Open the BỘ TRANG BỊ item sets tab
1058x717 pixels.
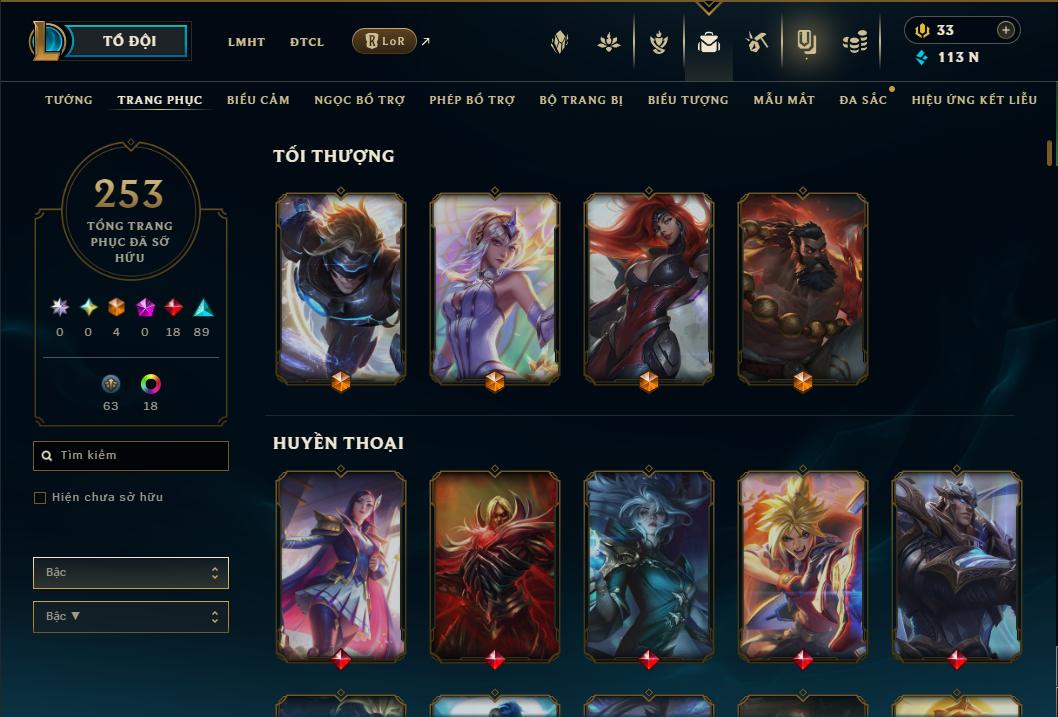click(x=581, y=100)
